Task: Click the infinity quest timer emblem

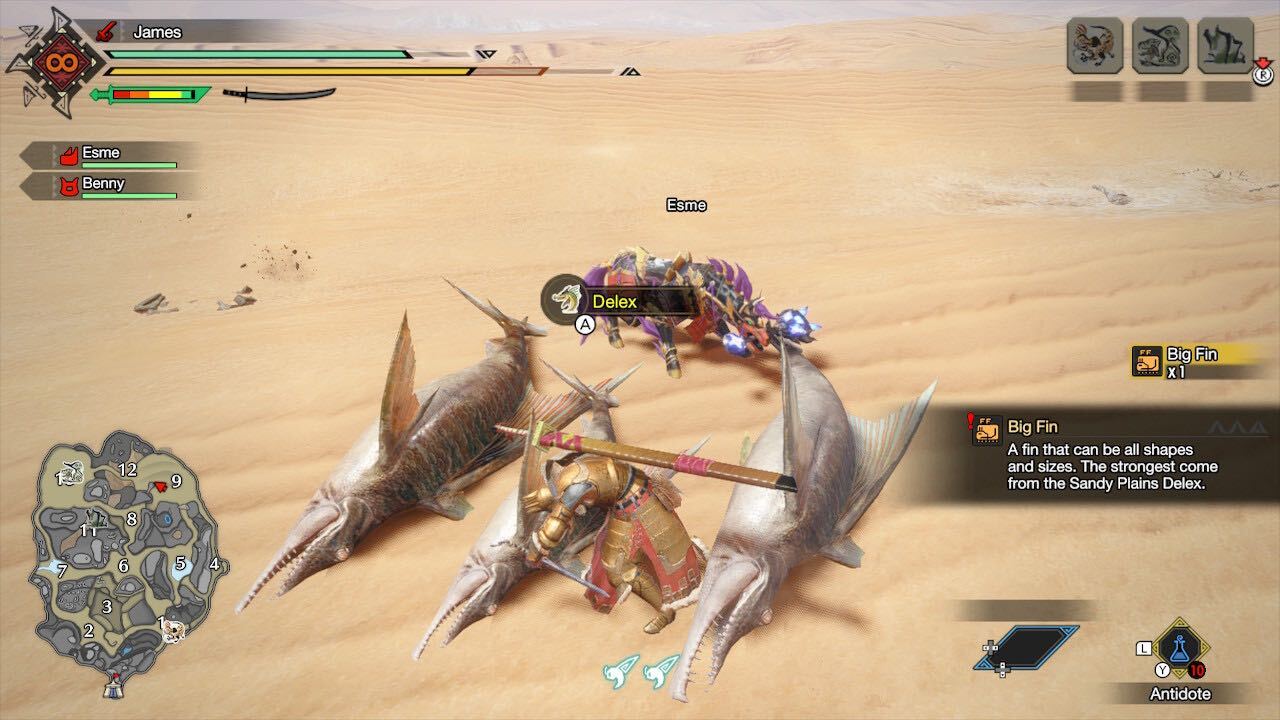Action: [53, 62]
